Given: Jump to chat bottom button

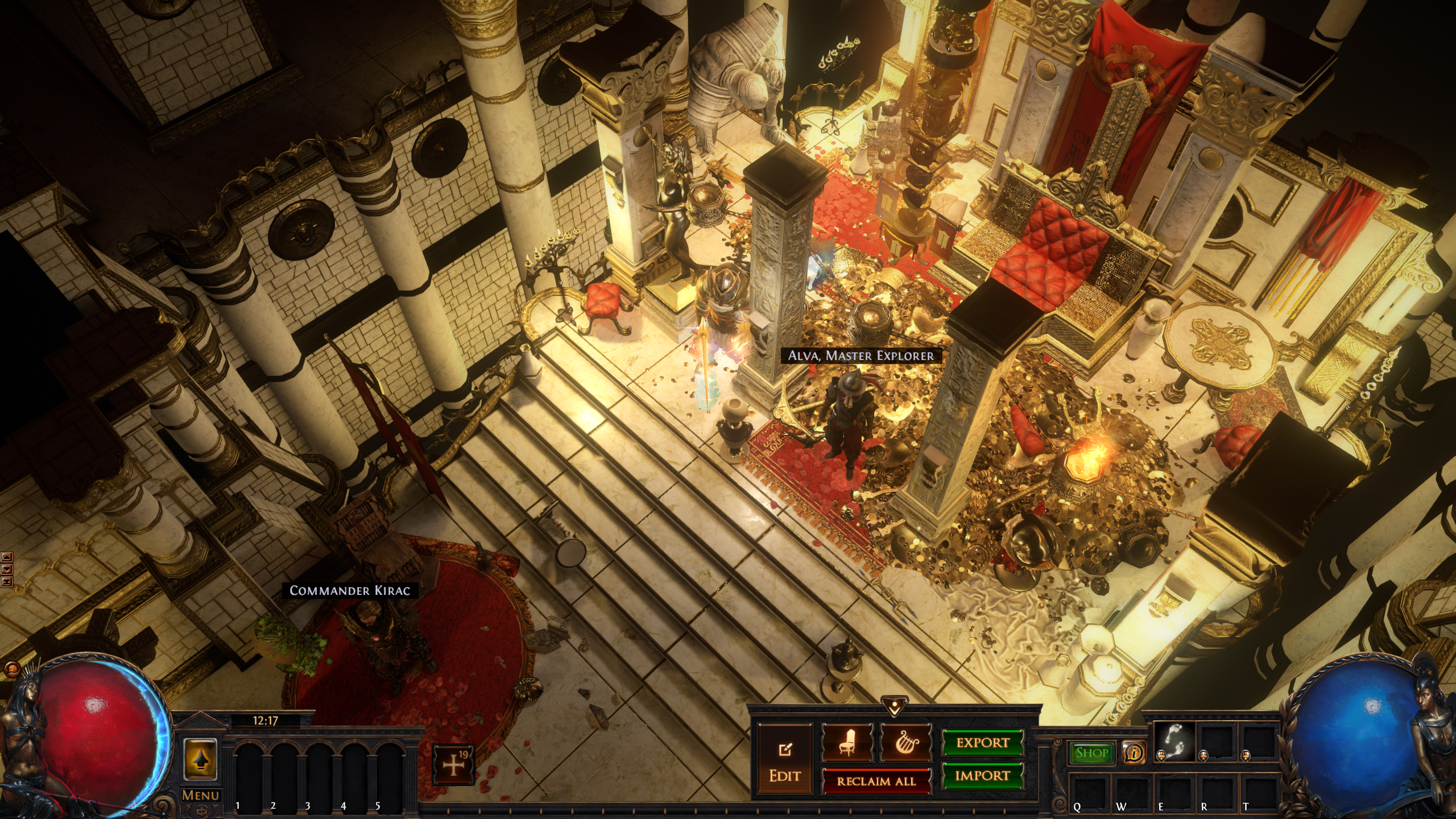Looking at the screenshot, I should pyautogui.click(x=6, y=581).
